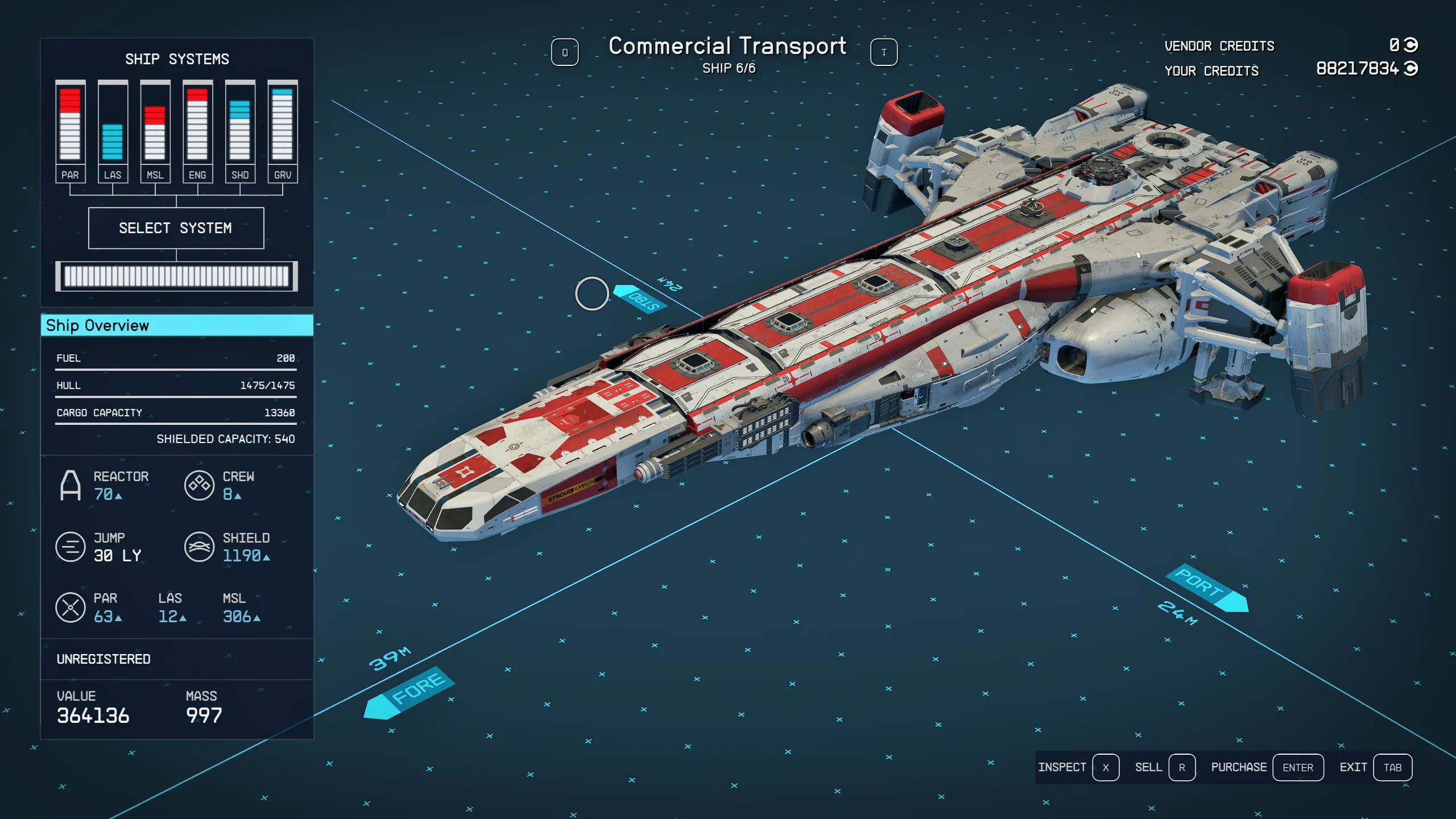1456x819 pixels.
Task: Choose the ENG engine system bar
Action: click(197, 131)
